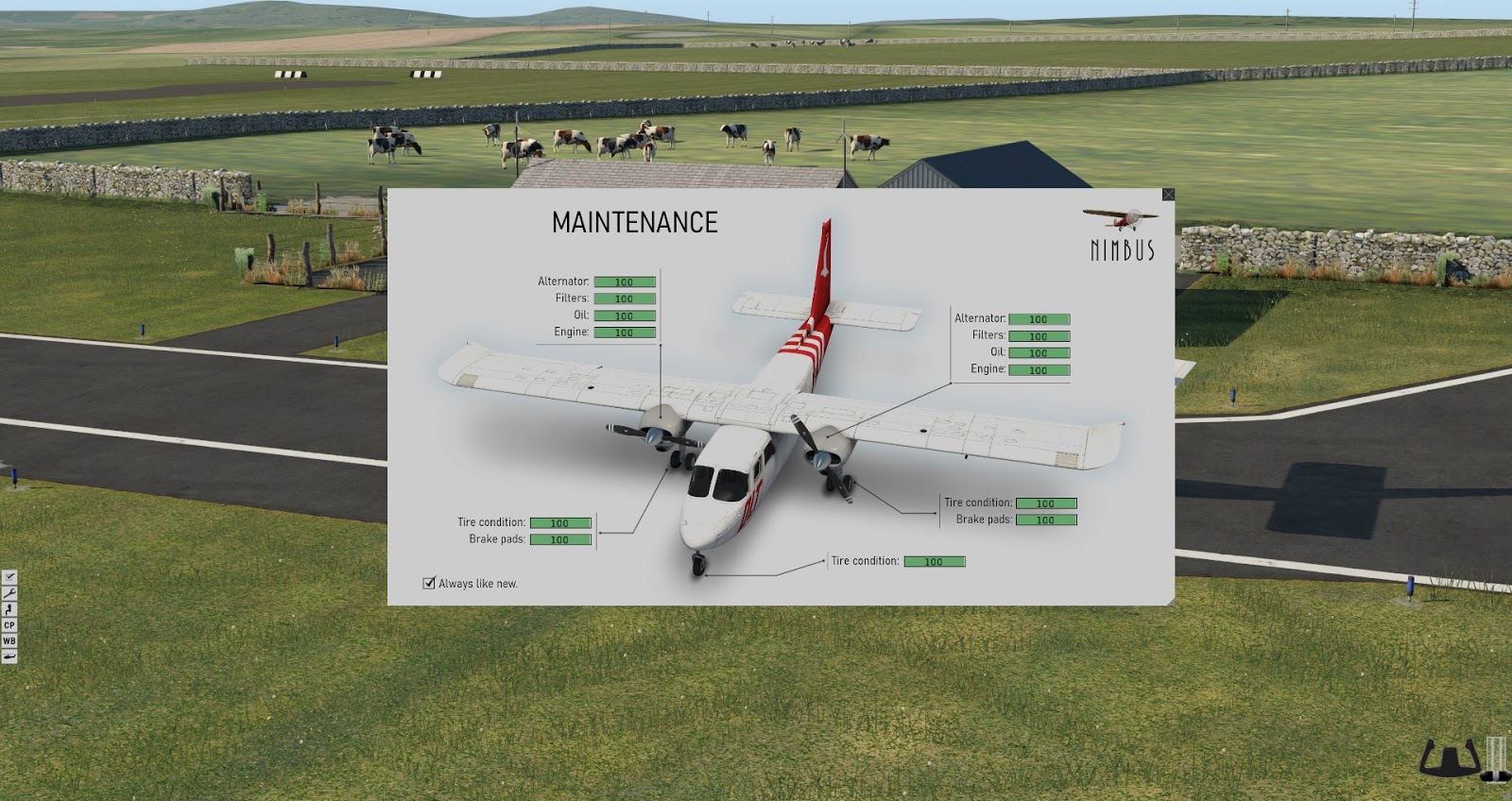Open the CP side menu button
The width and height of the screenshot is (1512, 801).
point(9,624)
